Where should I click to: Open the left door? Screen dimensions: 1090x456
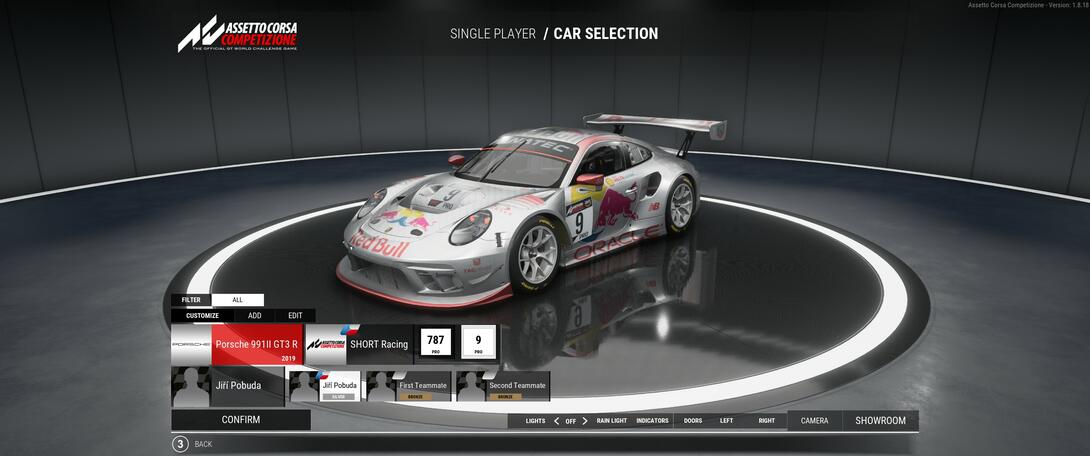726,421
